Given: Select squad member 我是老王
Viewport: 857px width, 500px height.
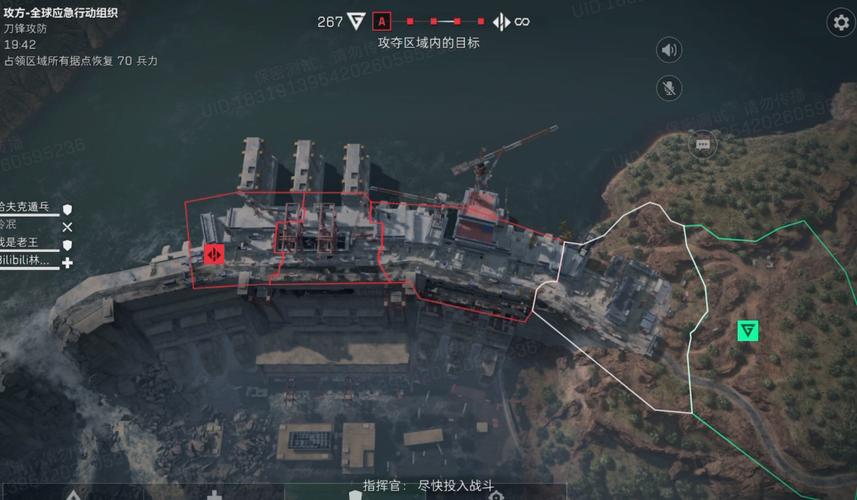Looking at the screenshot, I should click(x=25, y=243).
